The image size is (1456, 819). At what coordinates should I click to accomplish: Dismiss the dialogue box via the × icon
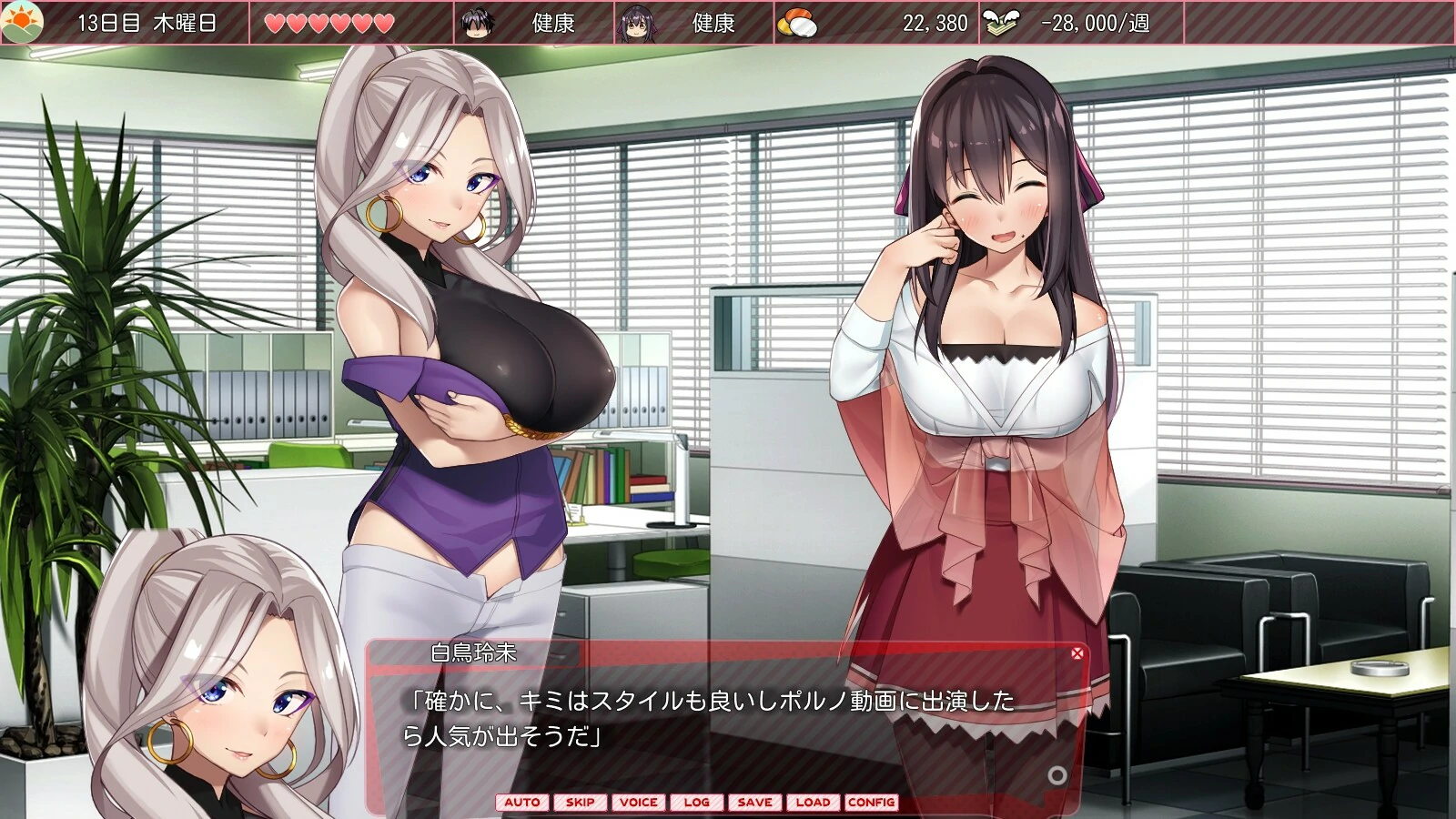[x=1077, y=652]
